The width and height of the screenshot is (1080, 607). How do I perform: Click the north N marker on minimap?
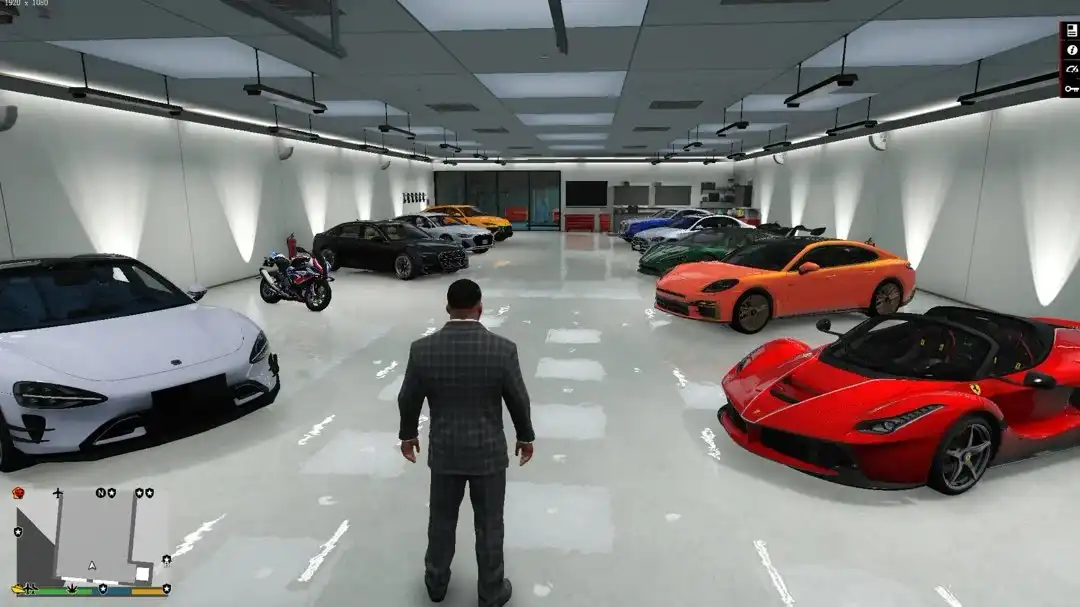click(x=100, y=493)
